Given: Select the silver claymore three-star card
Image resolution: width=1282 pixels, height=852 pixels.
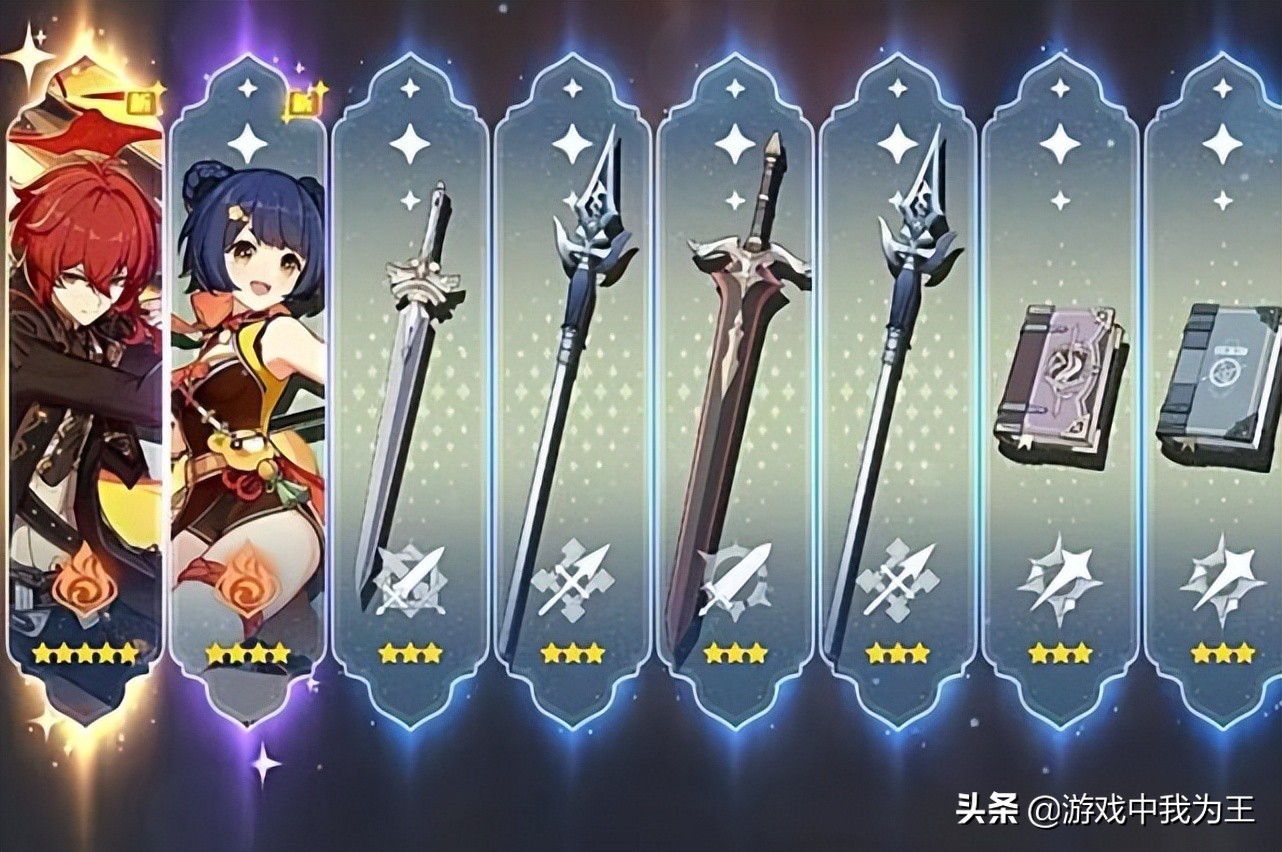Looking at the screenshot, I should pyautogui.click(x=409, y=390).
